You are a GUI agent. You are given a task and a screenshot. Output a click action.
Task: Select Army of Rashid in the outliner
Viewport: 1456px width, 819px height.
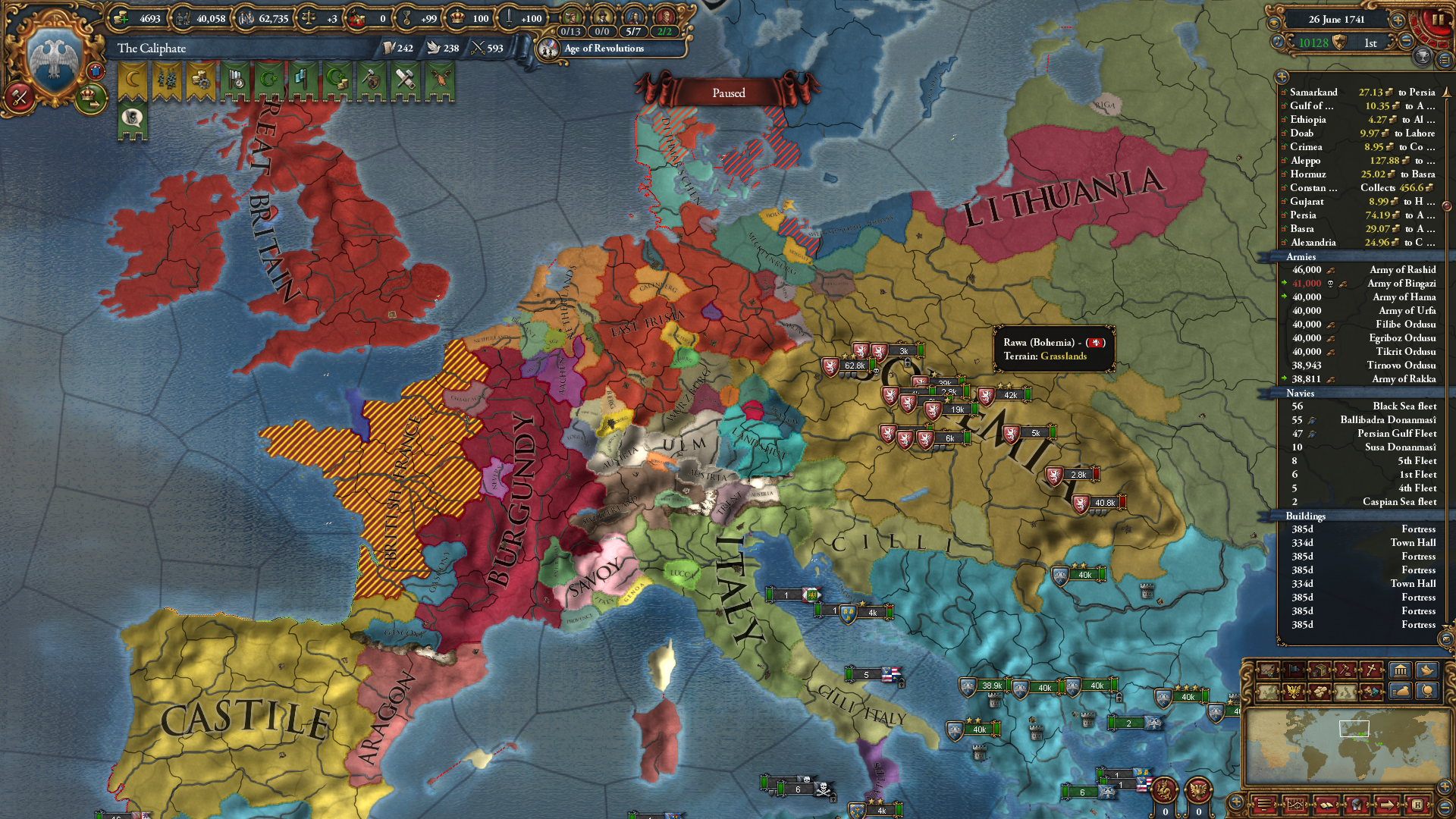(x=1403, y=270)
